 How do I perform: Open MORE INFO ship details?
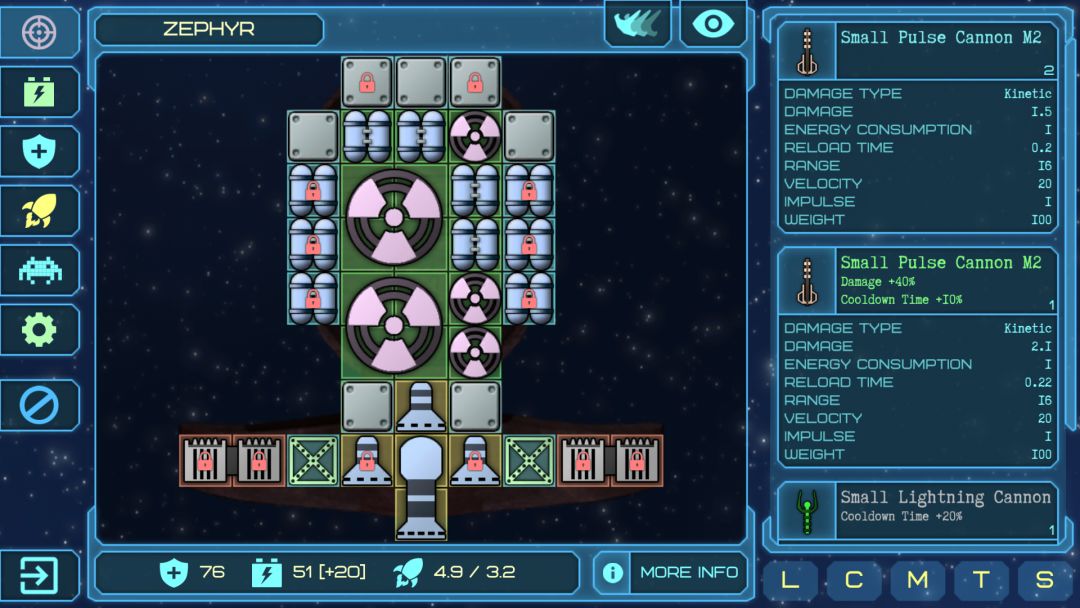pyautogui.click(x=671, y=573)
